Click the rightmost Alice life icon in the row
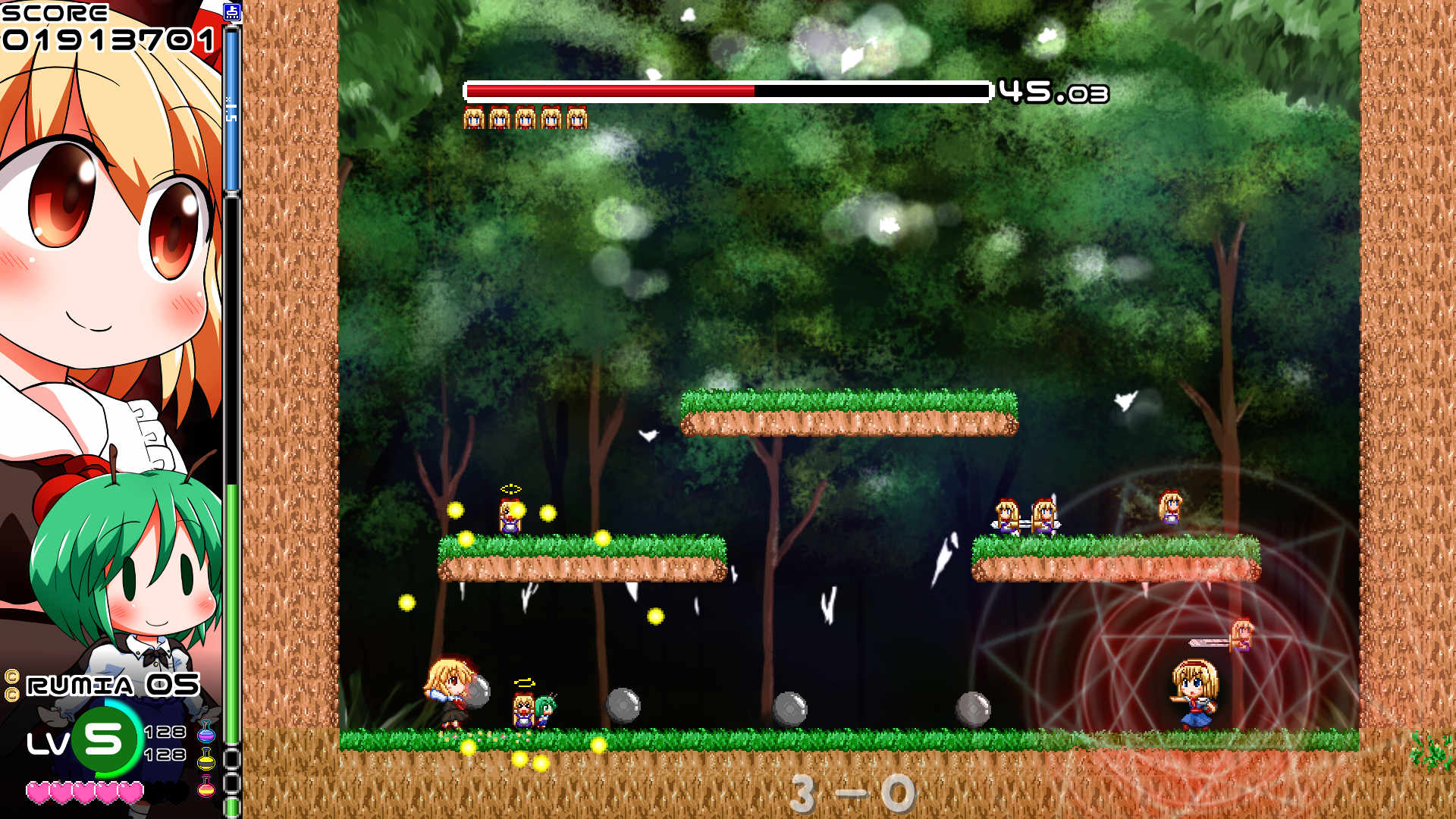 [x=578, y=118]
